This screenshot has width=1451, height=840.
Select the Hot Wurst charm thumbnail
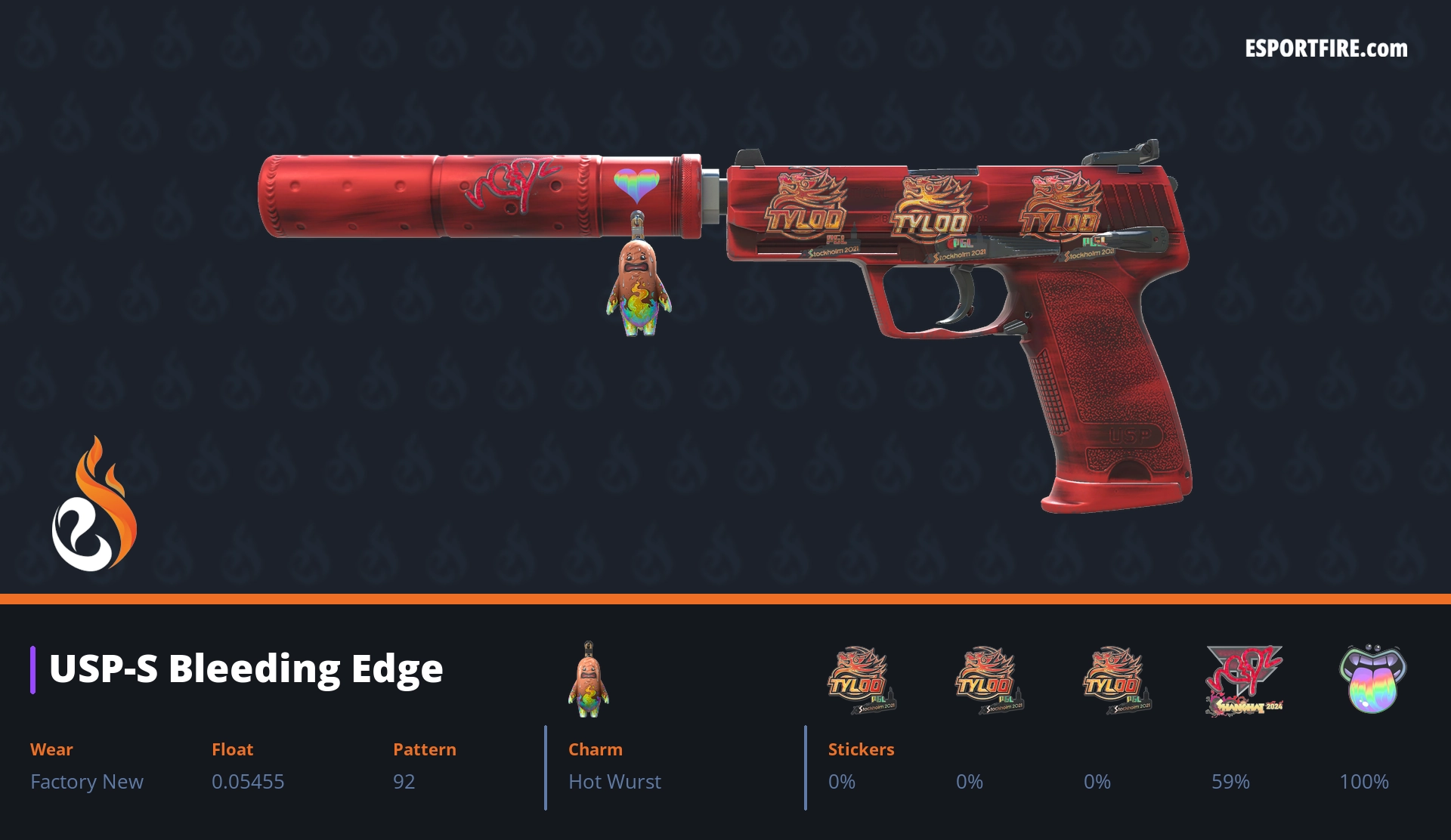point(588,680)
